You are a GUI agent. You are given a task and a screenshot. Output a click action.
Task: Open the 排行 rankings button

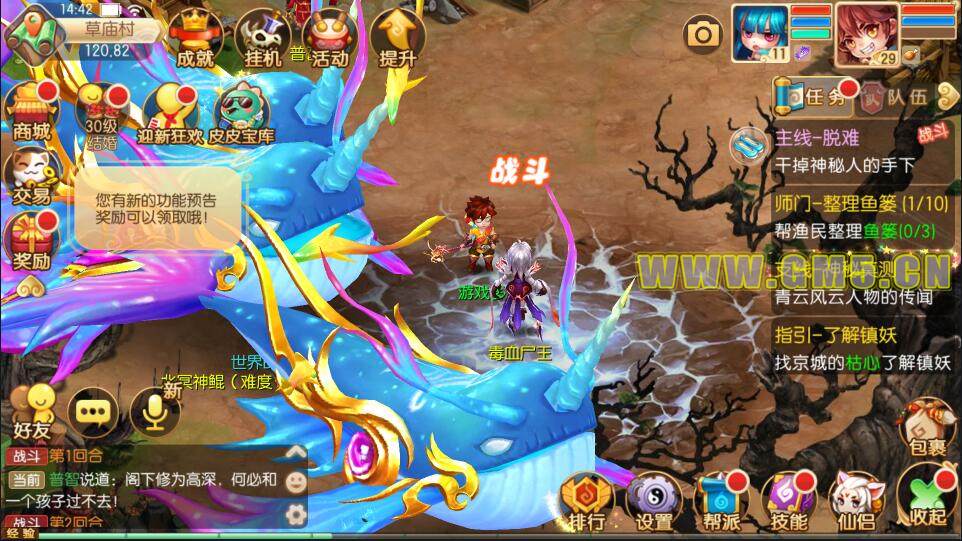(587, 501)
